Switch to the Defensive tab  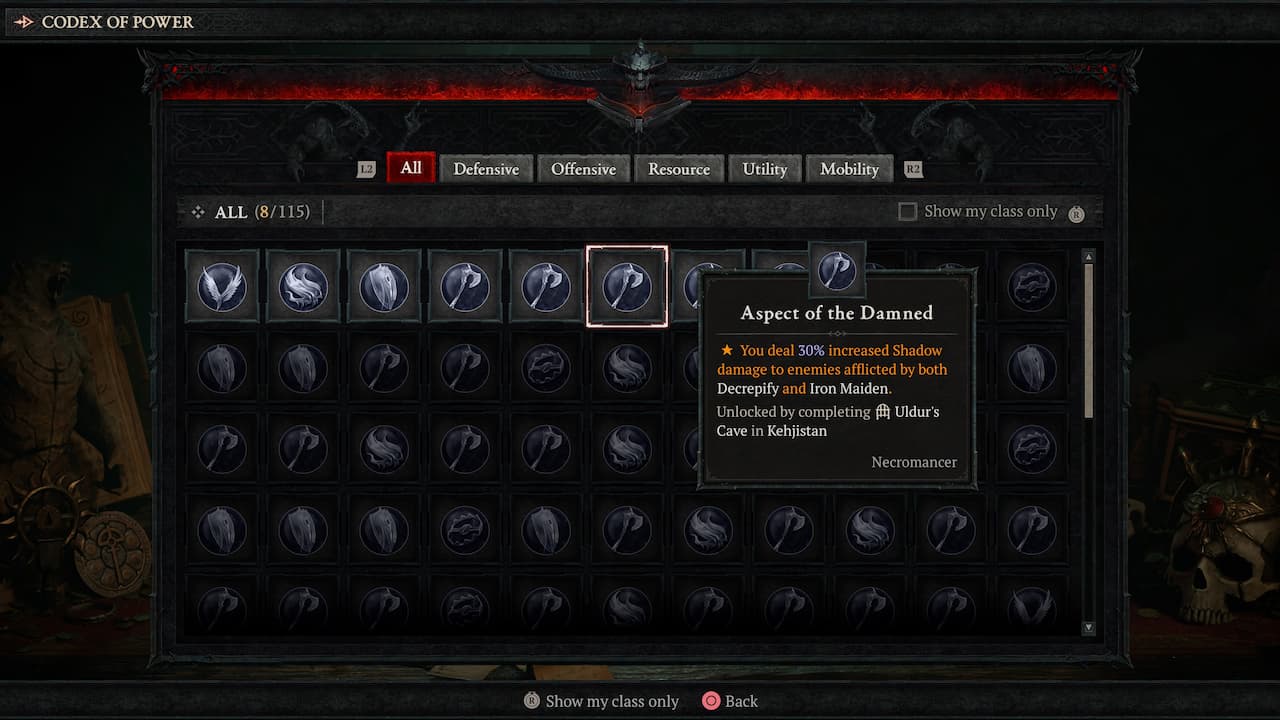coord(487,169)
